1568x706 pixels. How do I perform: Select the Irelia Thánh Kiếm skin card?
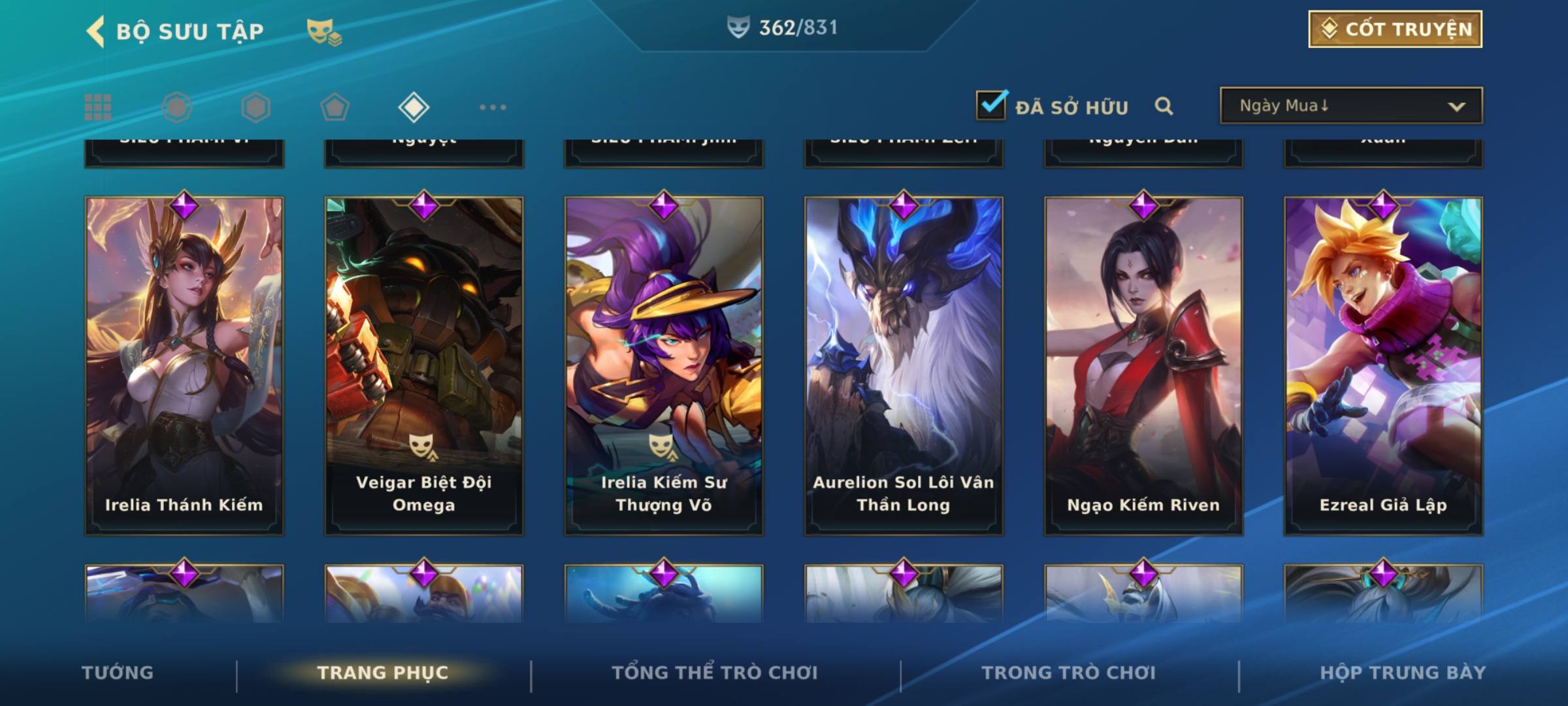pos(184,366)
